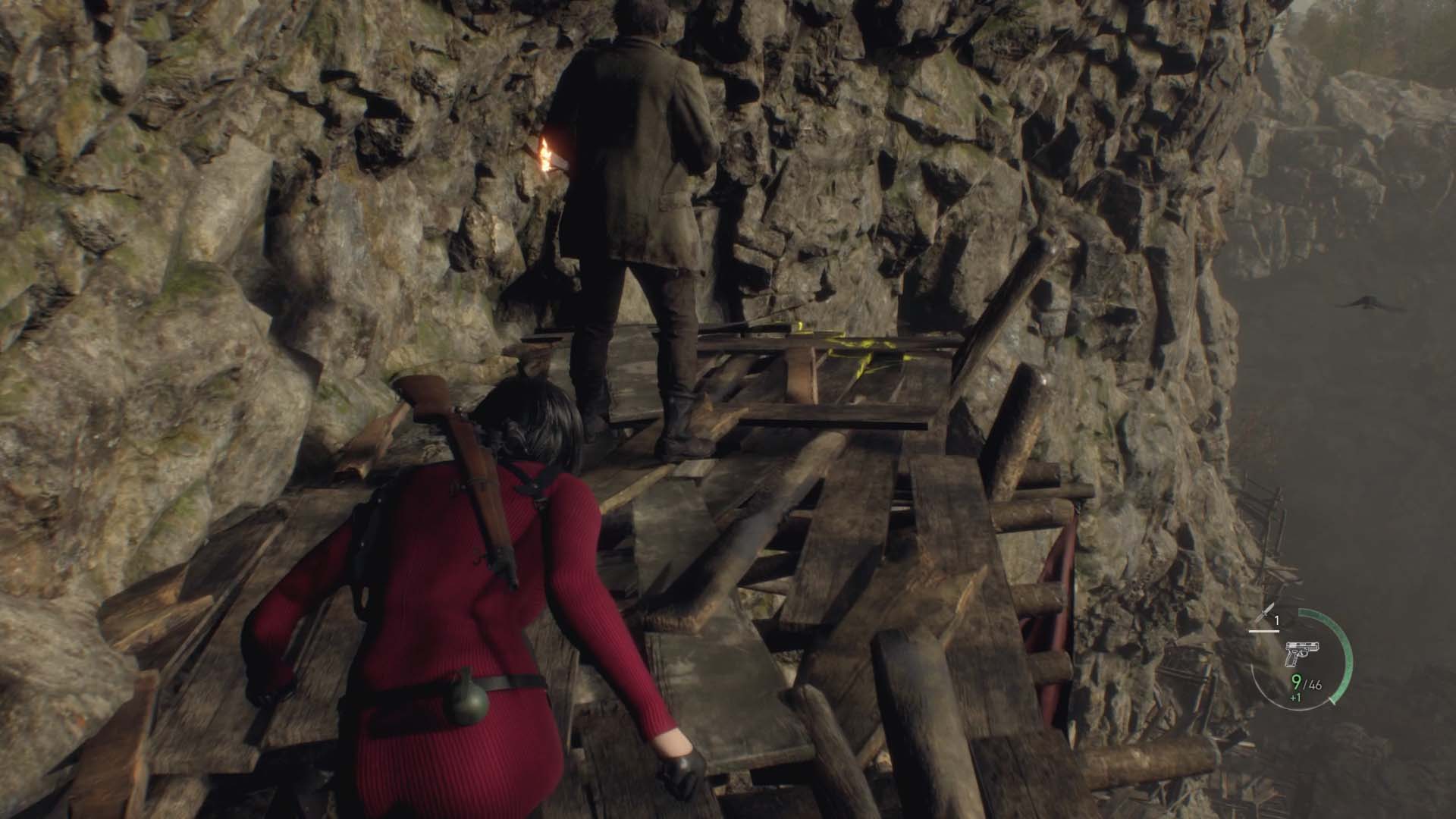1456x819 pixels.
Task: Select the reserve ammo count 46
Action: tap(1313, 683)
